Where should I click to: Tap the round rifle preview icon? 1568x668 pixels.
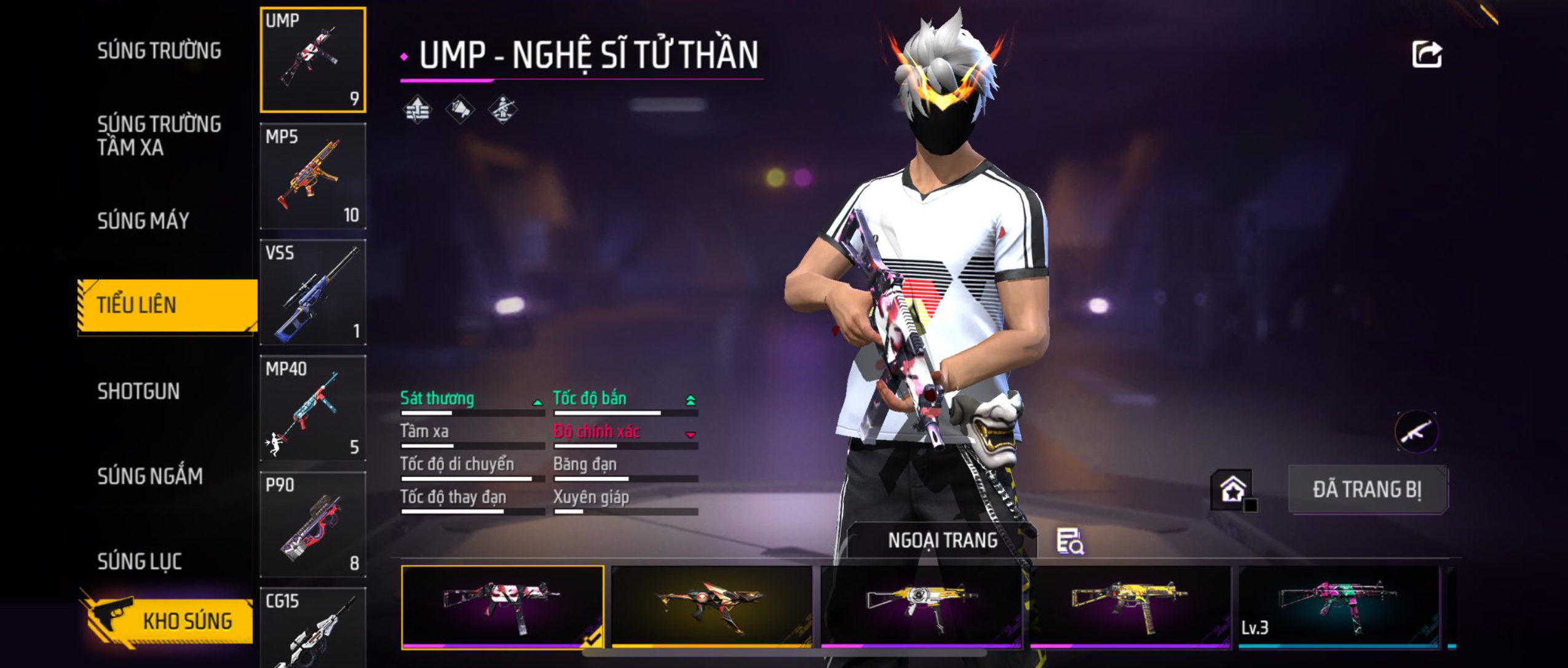(1416, 431)
